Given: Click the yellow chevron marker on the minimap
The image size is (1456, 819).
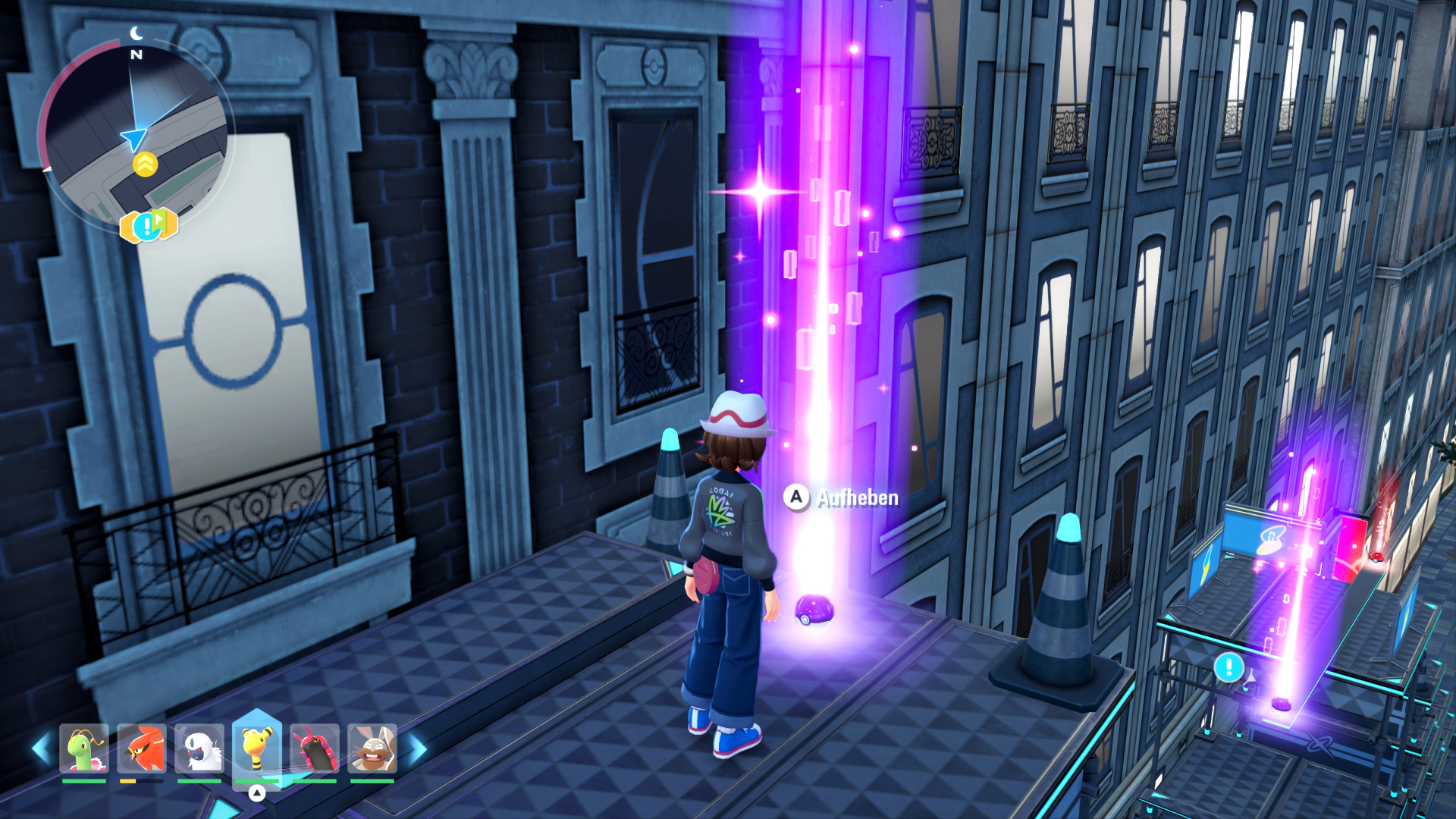Looking at the screenshot, I should tap(145, 164).
